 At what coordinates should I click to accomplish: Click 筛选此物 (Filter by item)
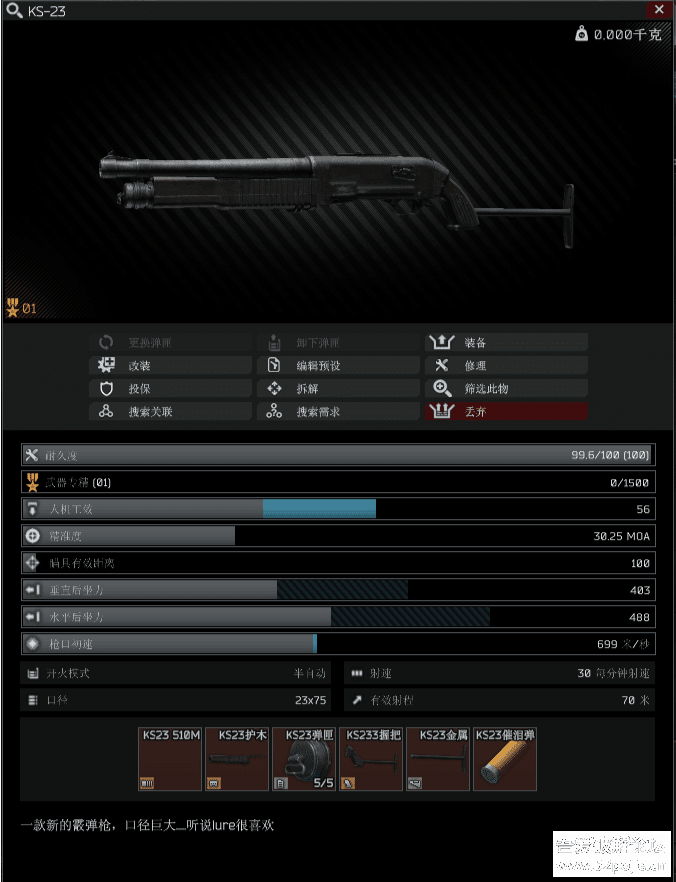point(506,388)
